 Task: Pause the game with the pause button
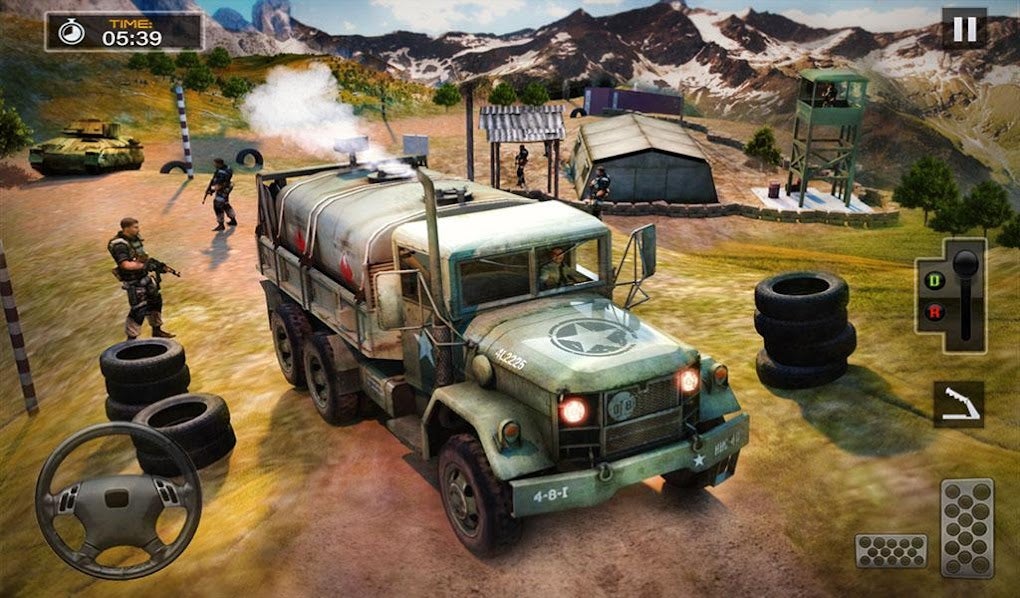964,29
